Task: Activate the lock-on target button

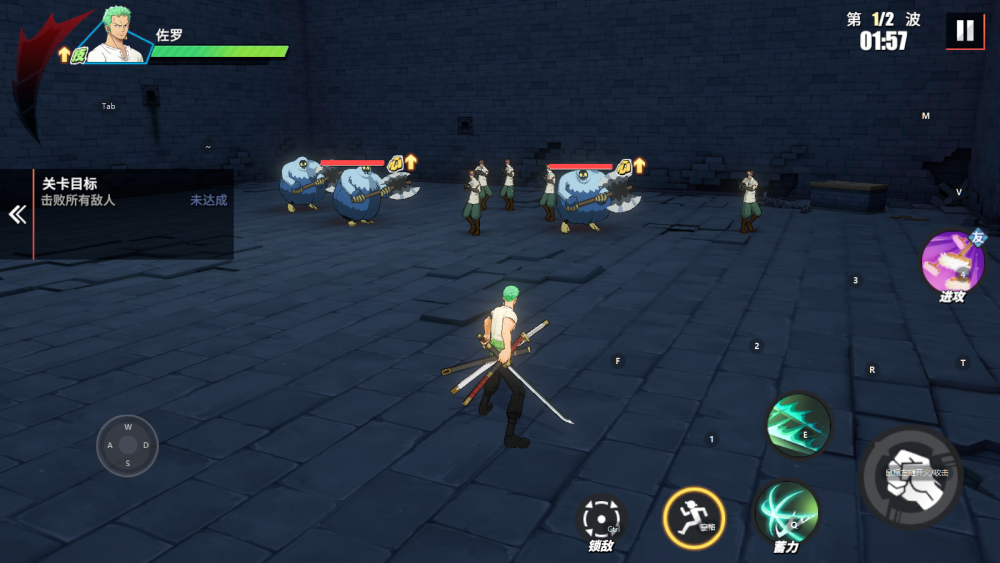Action: tap(602, 519)
